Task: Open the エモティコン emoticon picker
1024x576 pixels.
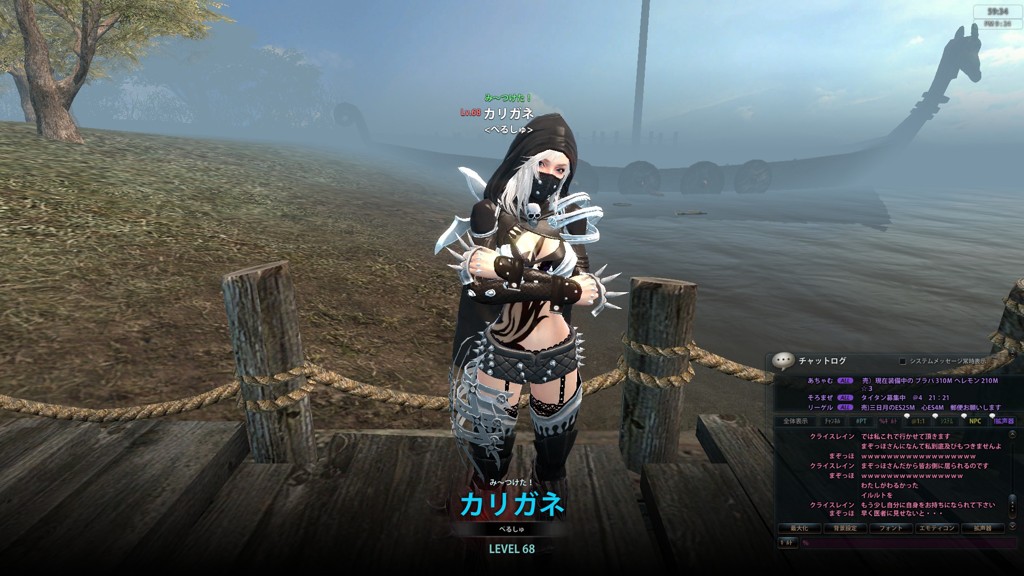Action: (935, 528)
